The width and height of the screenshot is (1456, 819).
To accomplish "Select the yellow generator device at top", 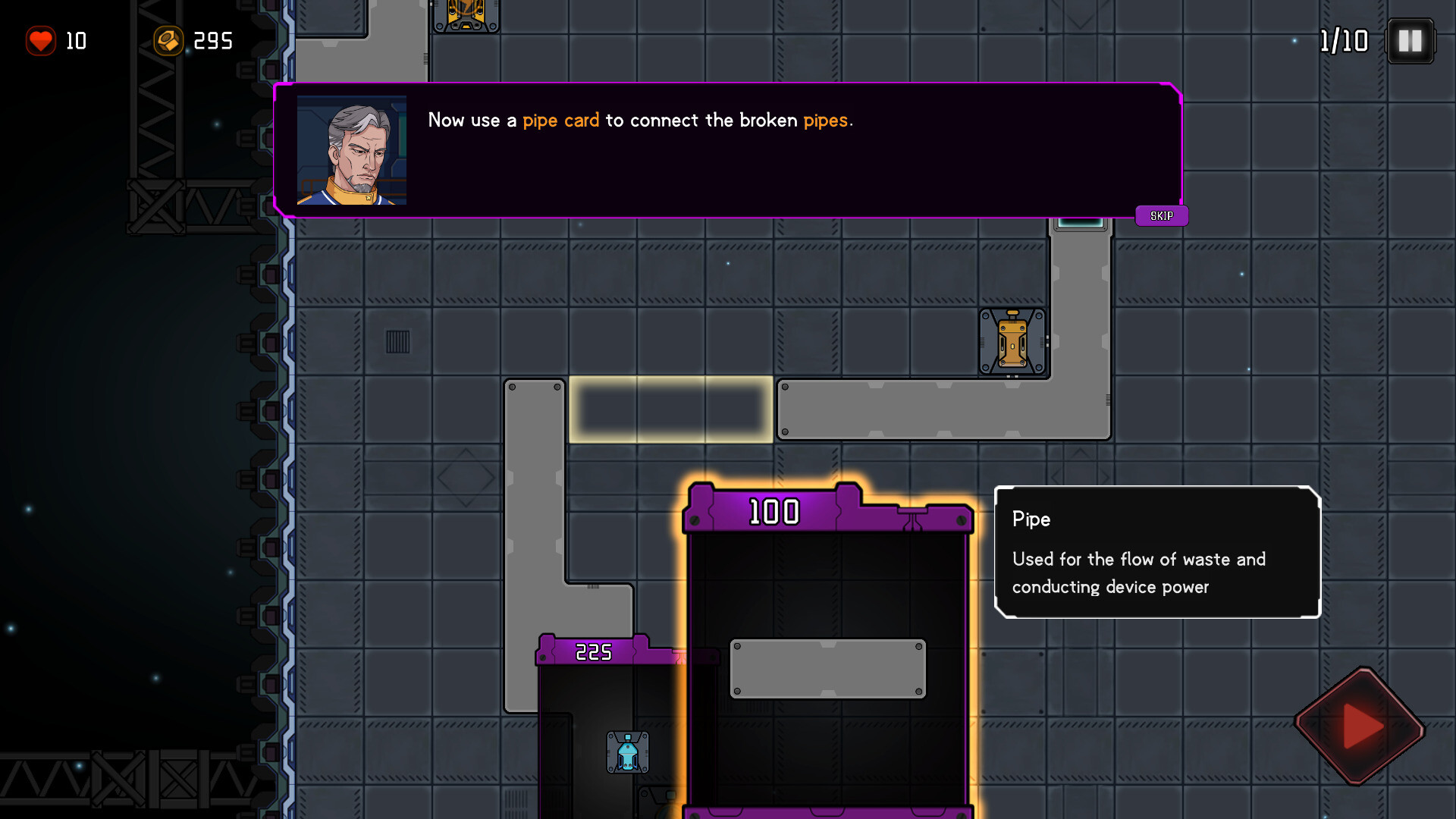I will [466, 14].
